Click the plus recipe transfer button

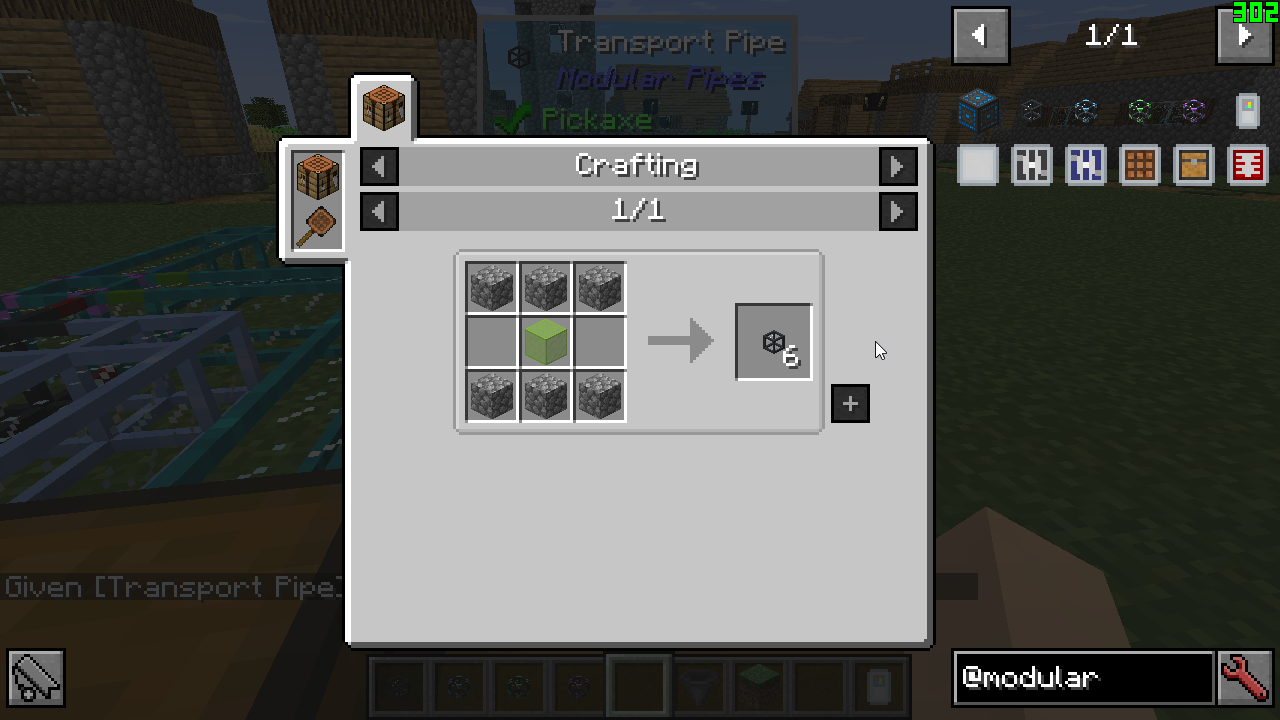[x=850, y=404]
